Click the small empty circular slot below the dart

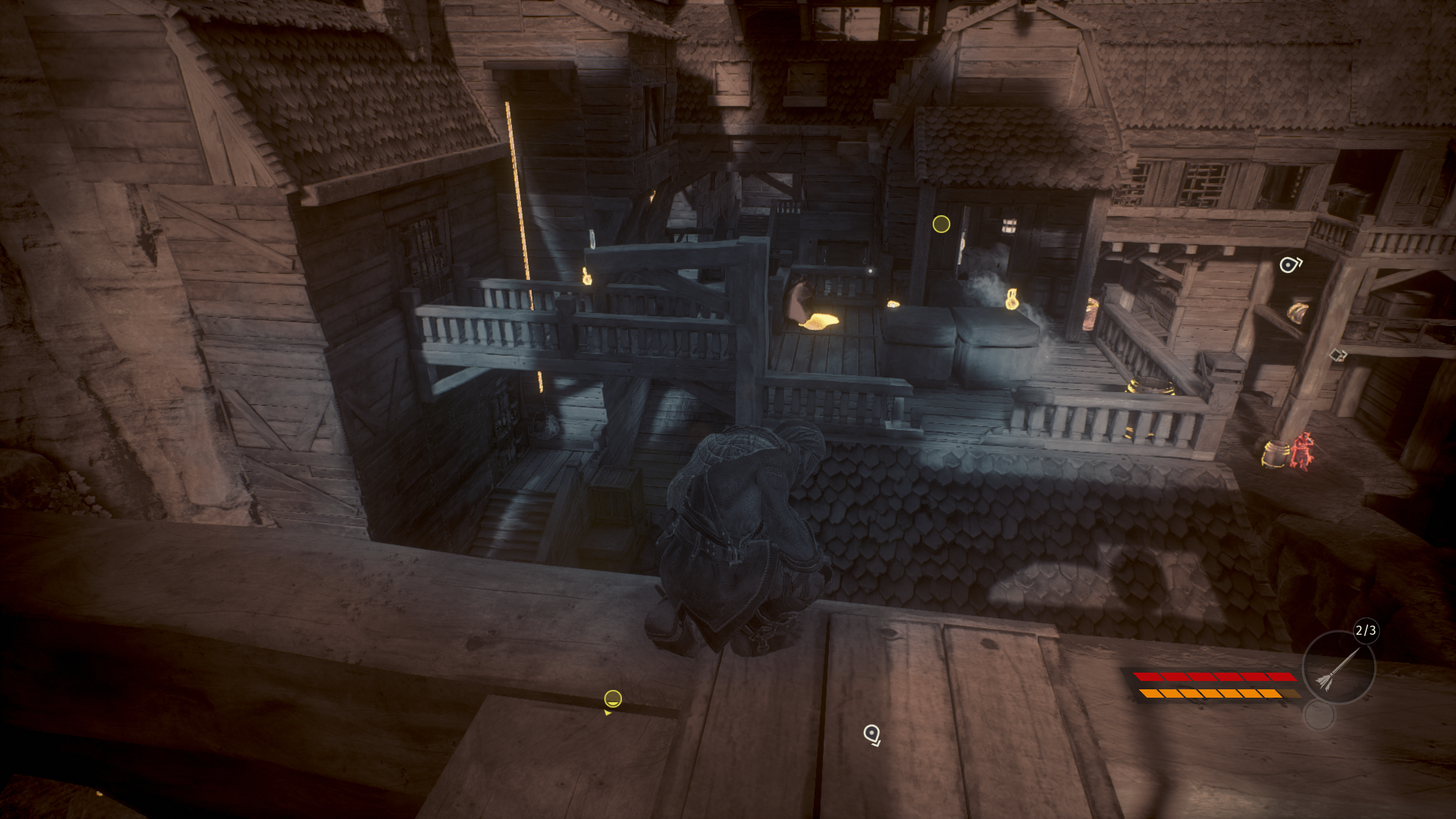click(x=1319, y=715)
